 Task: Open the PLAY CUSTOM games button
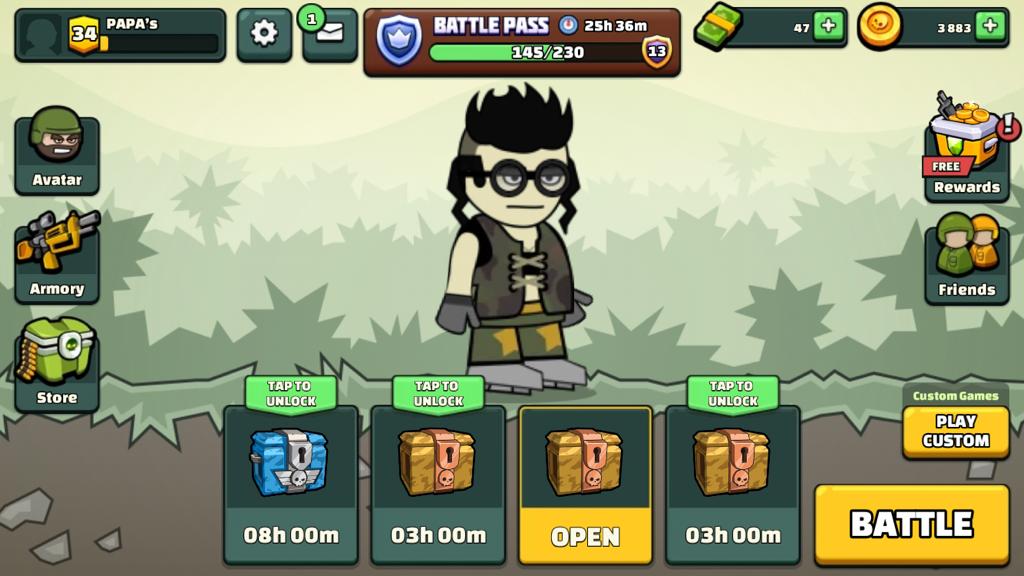coord(955,431)
